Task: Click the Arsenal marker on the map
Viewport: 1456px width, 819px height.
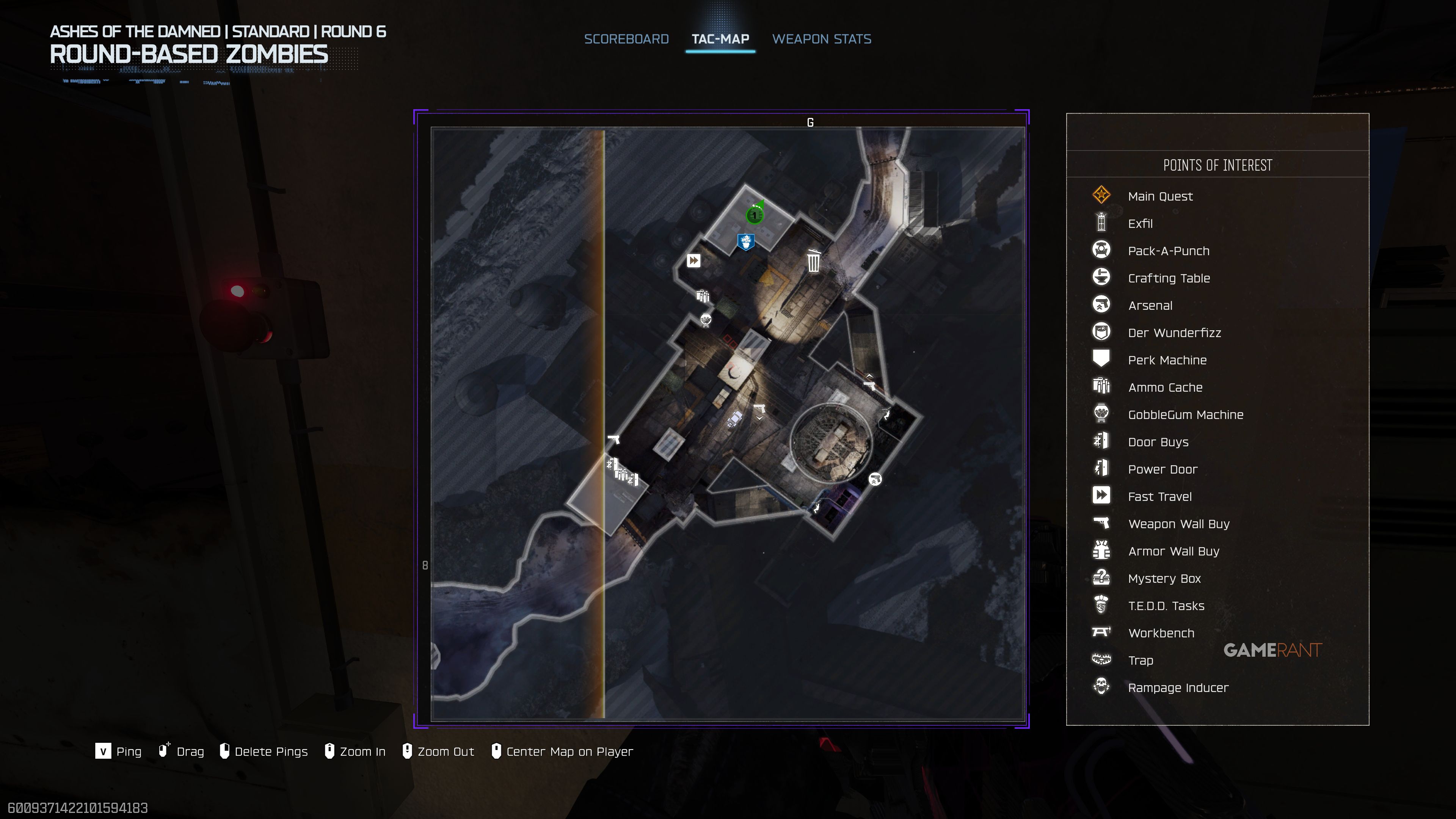Action: (x=875, y=479)
